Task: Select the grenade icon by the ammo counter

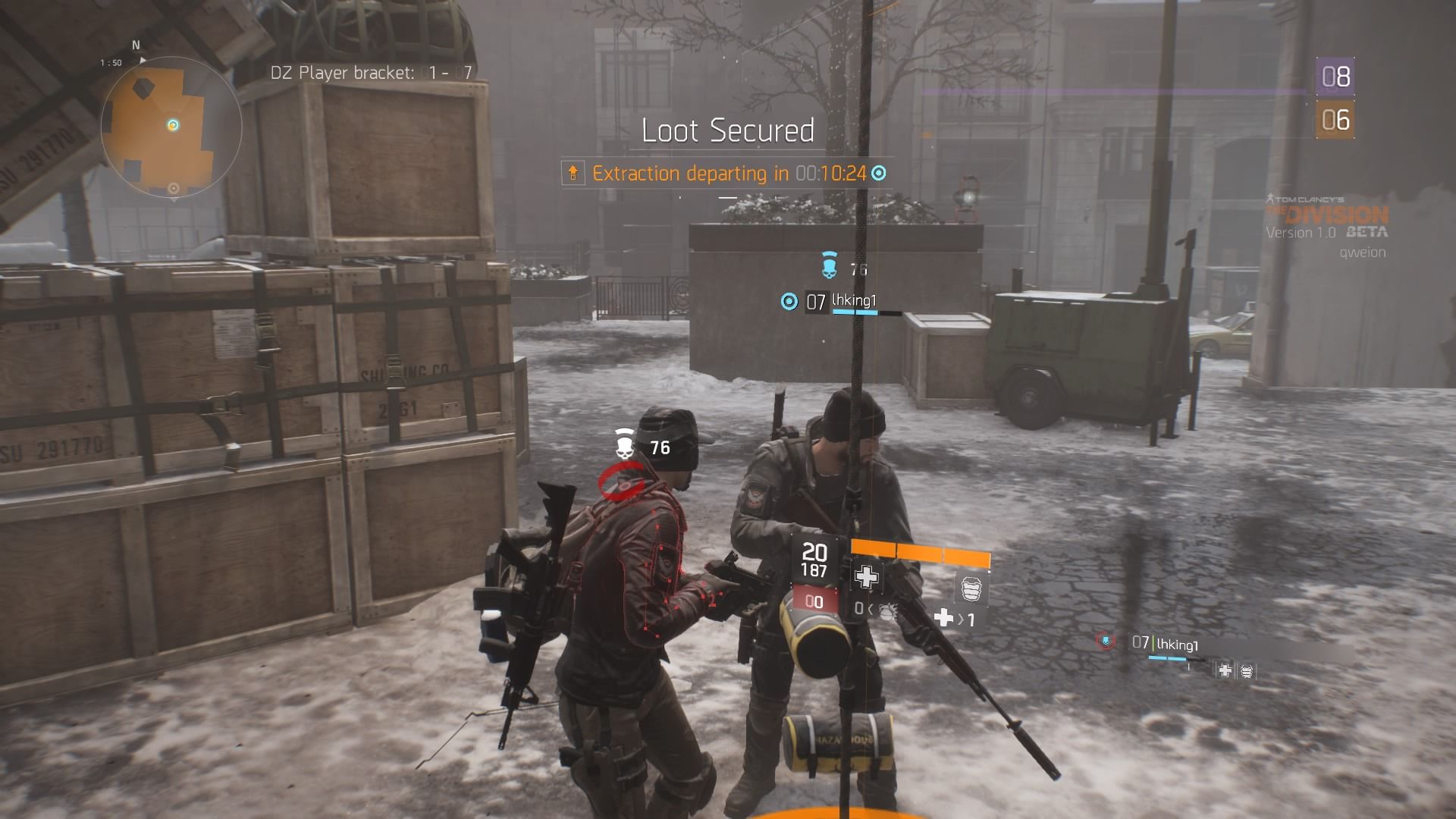Action: [x=886, y=610]
